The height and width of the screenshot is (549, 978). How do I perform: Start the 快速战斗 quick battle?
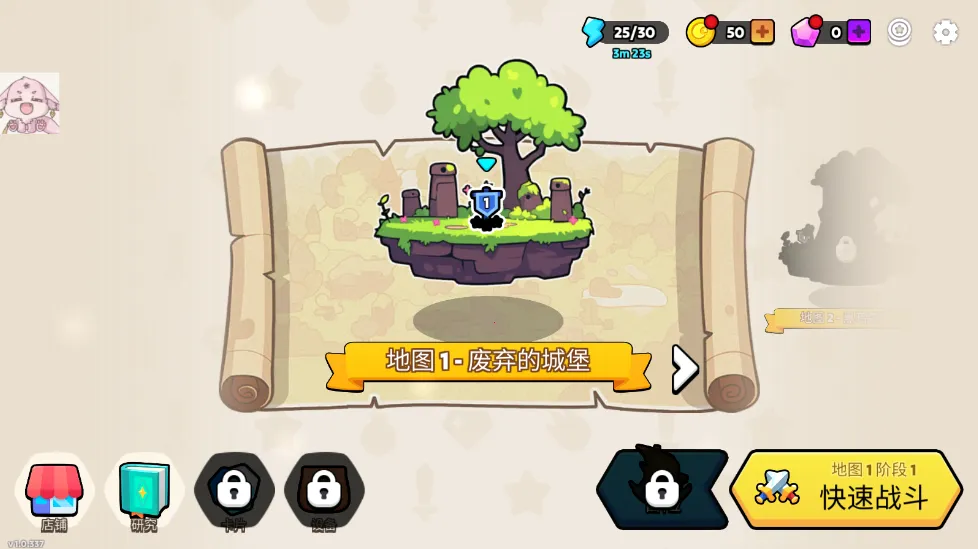tap(846, 489)
